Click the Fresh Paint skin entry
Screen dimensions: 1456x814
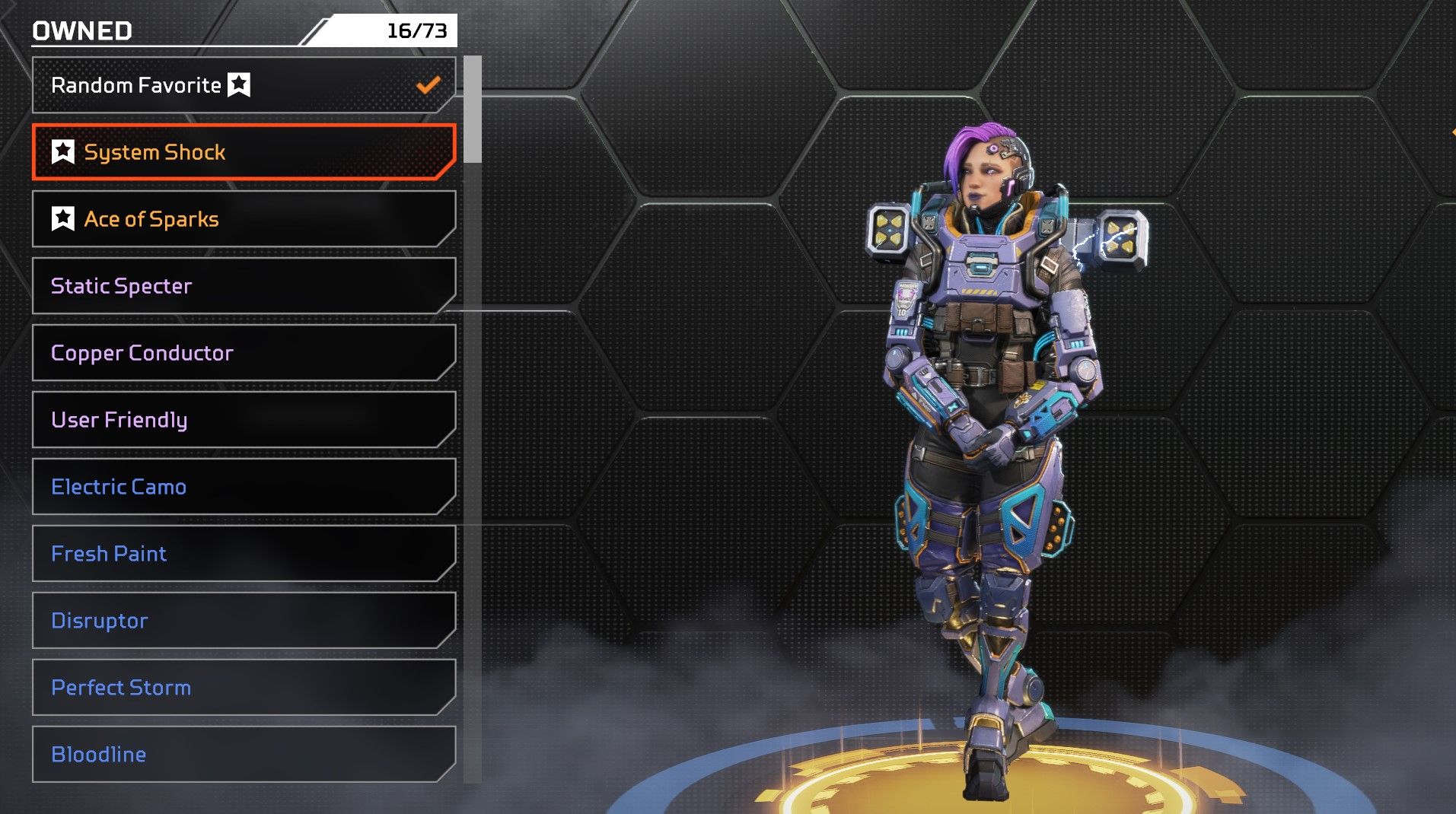244,554
